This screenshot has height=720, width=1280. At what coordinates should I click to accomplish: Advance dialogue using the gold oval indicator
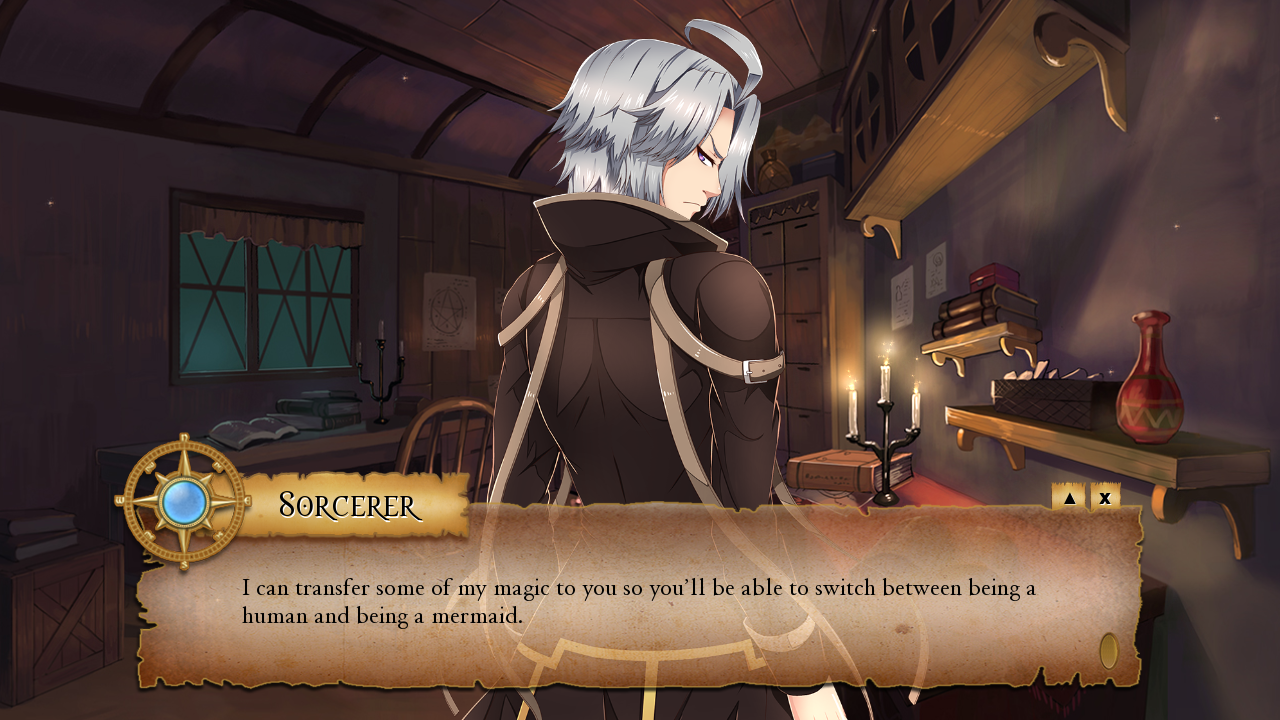1108,651
